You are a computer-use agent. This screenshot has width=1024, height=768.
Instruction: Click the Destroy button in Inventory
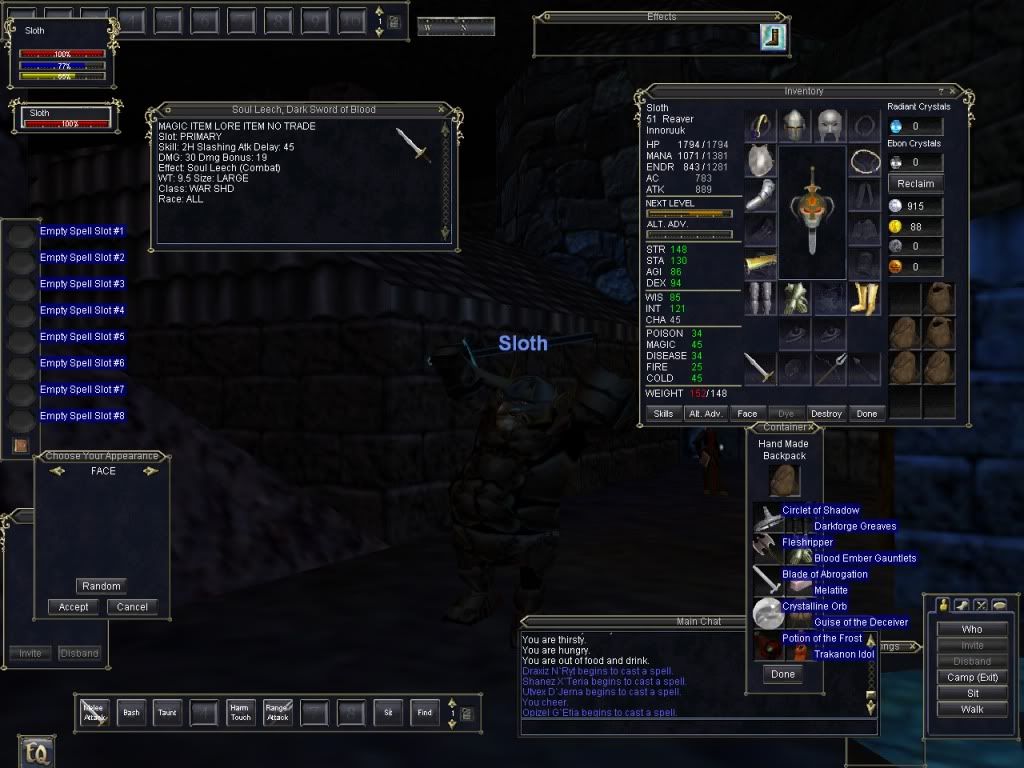pyautogui.click(x=826, y=413)
